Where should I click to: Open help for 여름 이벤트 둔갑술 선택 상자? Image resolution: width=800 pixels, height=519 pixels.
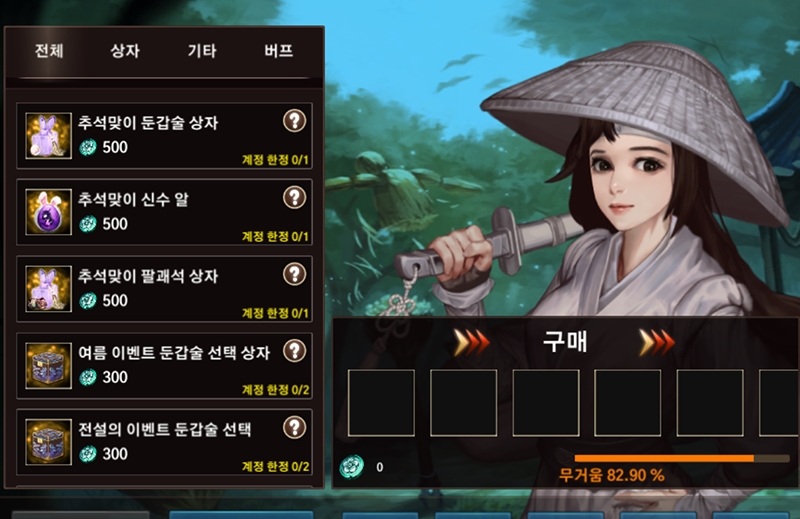(x=293, y=351)
